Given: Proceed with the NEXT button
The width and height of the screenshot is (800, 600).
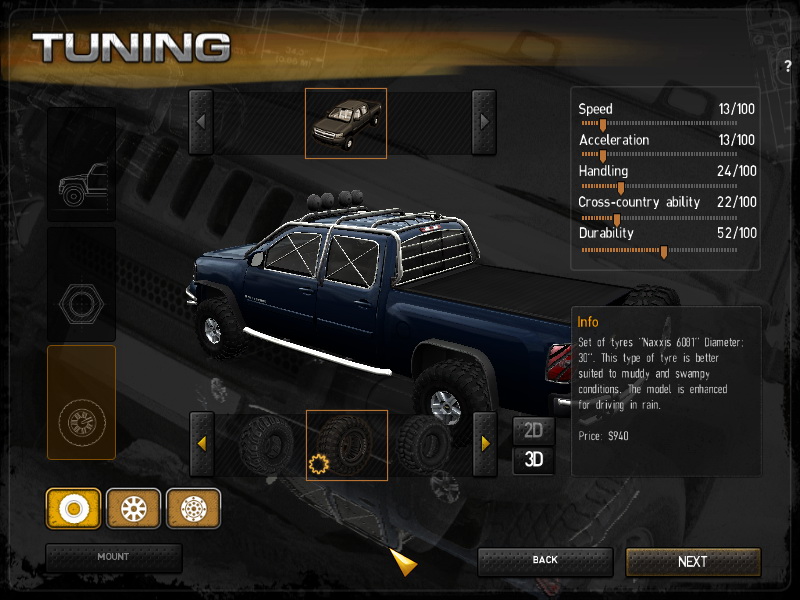Looking at the screenshot, I should tap(692, 562).
